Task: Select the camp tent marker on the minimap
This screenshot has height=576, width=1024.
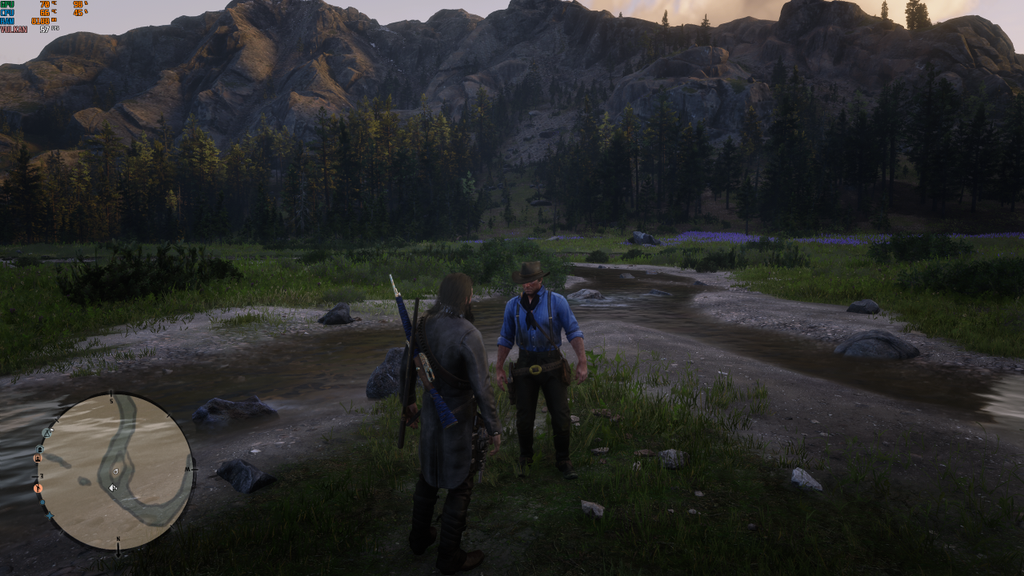Action: (47, 432)
